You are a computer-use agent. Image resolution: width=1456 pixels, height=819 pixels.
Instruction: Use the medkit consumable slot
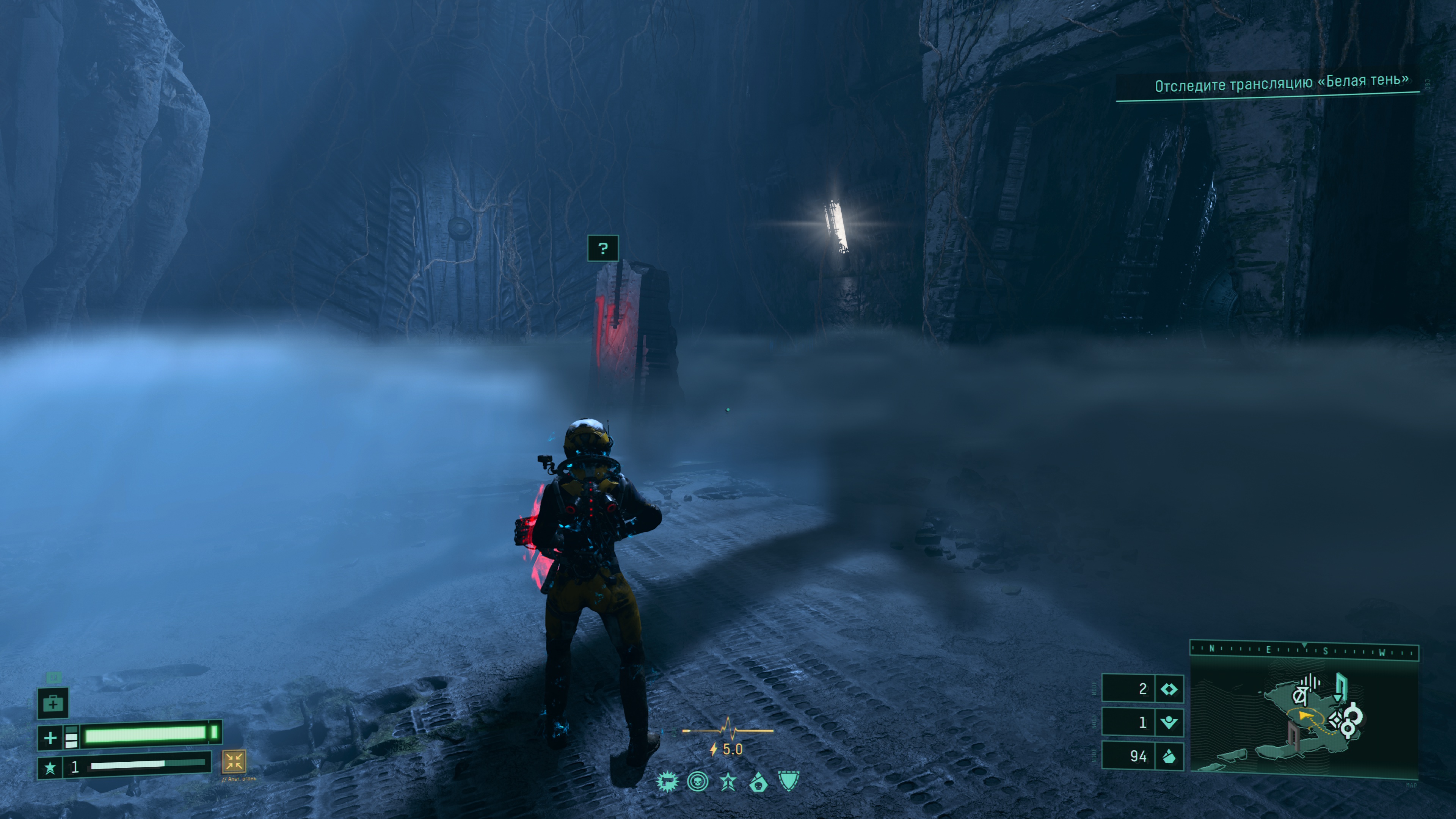(x=53, y=703)
